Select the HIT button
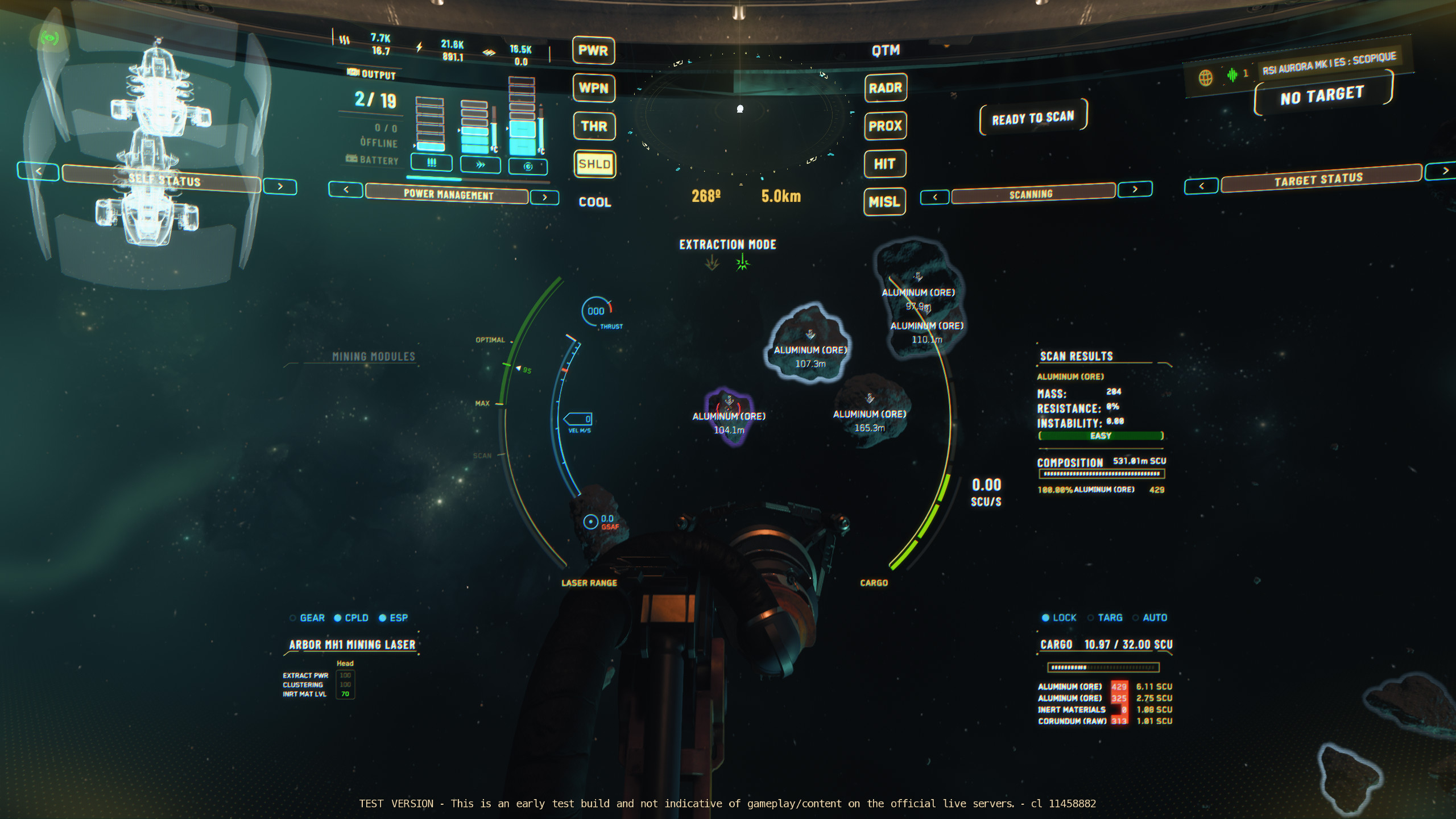Viewport: 1456px width, 819px height. tap(884, 164)
